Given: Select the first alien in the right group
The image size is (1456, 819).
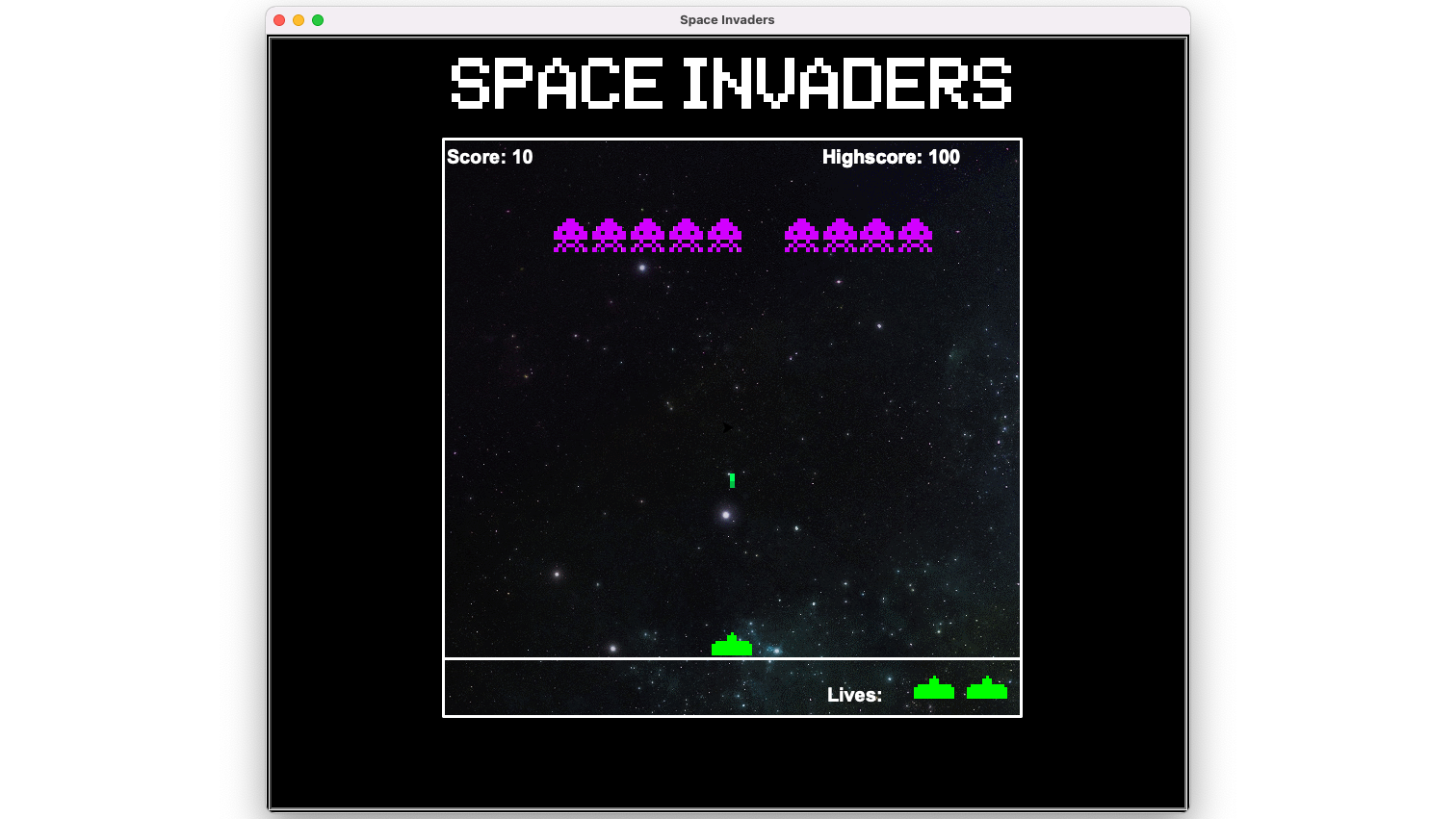Looking at the screenshot, I should click(x=799, y=236).
